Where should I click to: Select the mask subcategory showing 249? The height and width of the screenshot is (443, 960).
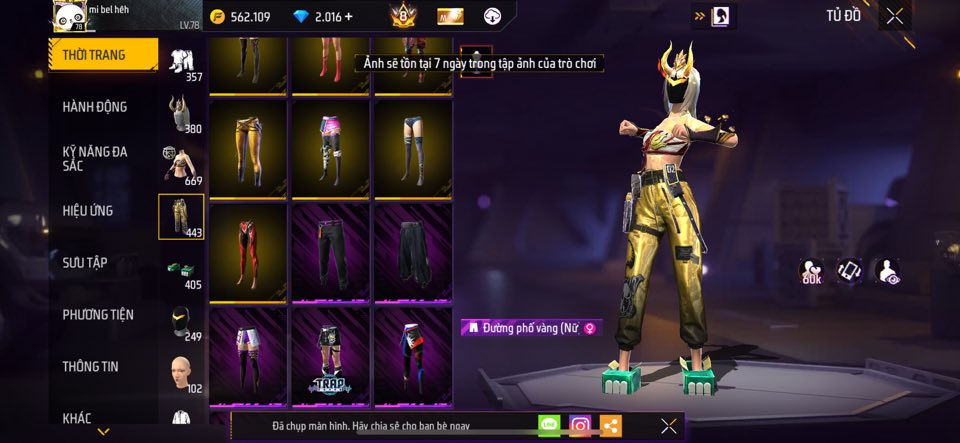pyautogui.click(x=181, y=322)
